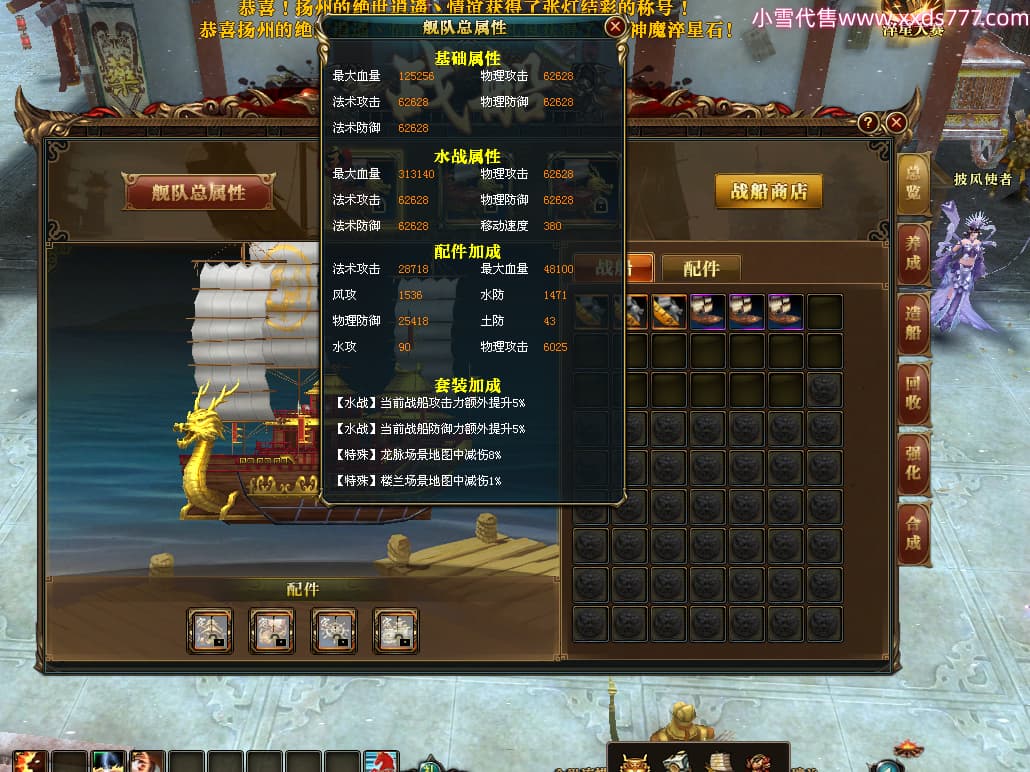
Task: Open the question mark help button
Action: [x=869, y=122]
